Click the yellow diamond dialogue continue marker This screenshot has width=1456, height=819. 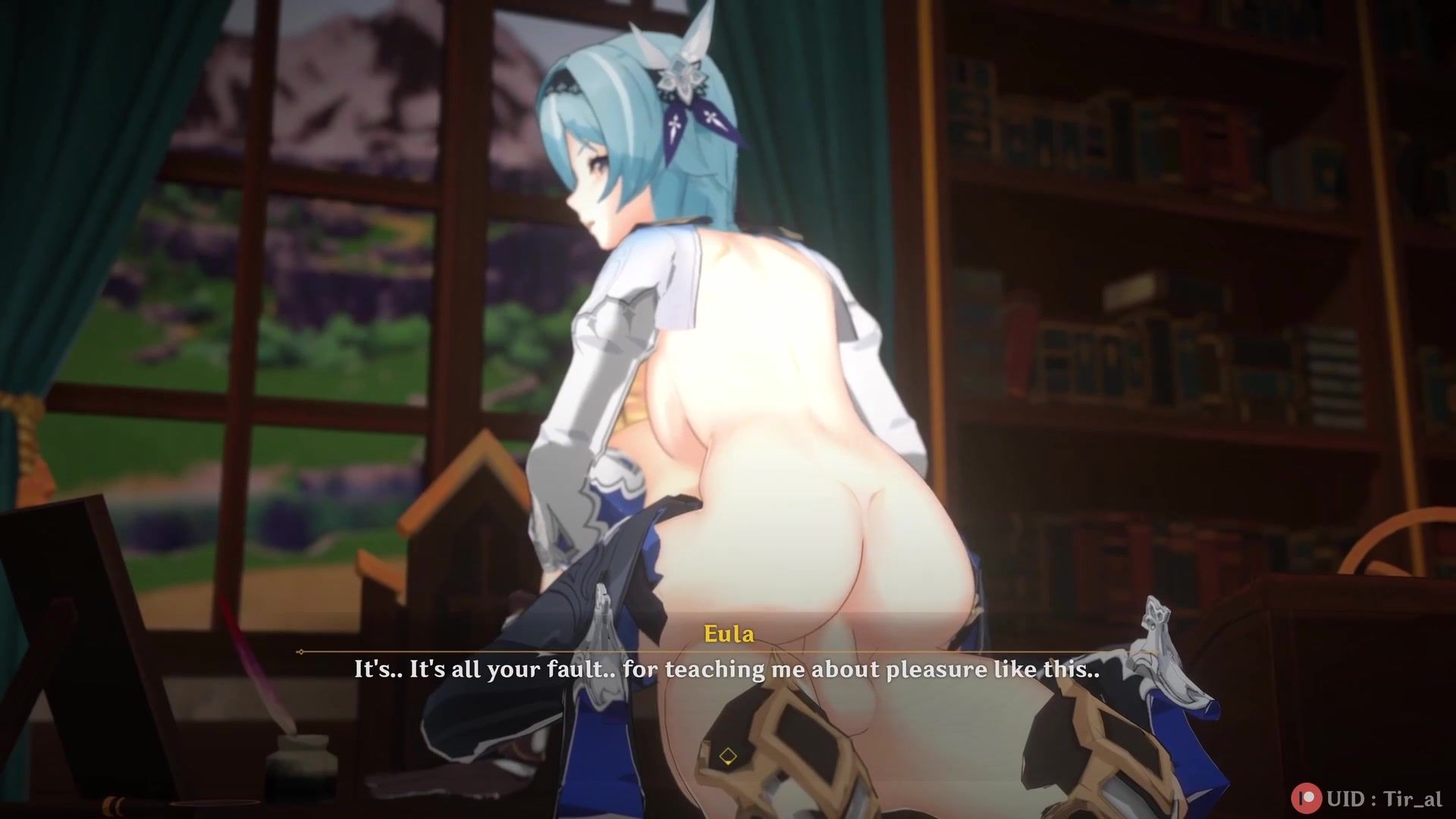[x=728, y=756]
